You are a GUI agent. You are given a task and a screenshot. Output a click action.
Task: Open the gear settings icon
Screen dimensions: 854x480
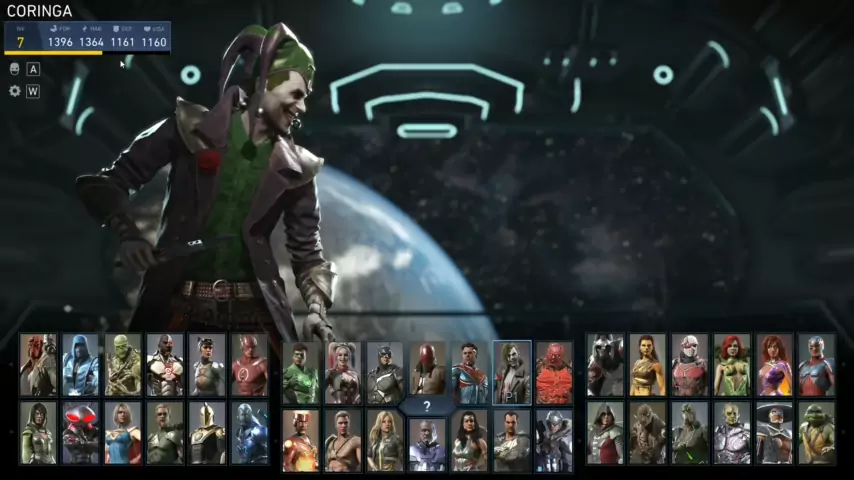coord(15,91)
